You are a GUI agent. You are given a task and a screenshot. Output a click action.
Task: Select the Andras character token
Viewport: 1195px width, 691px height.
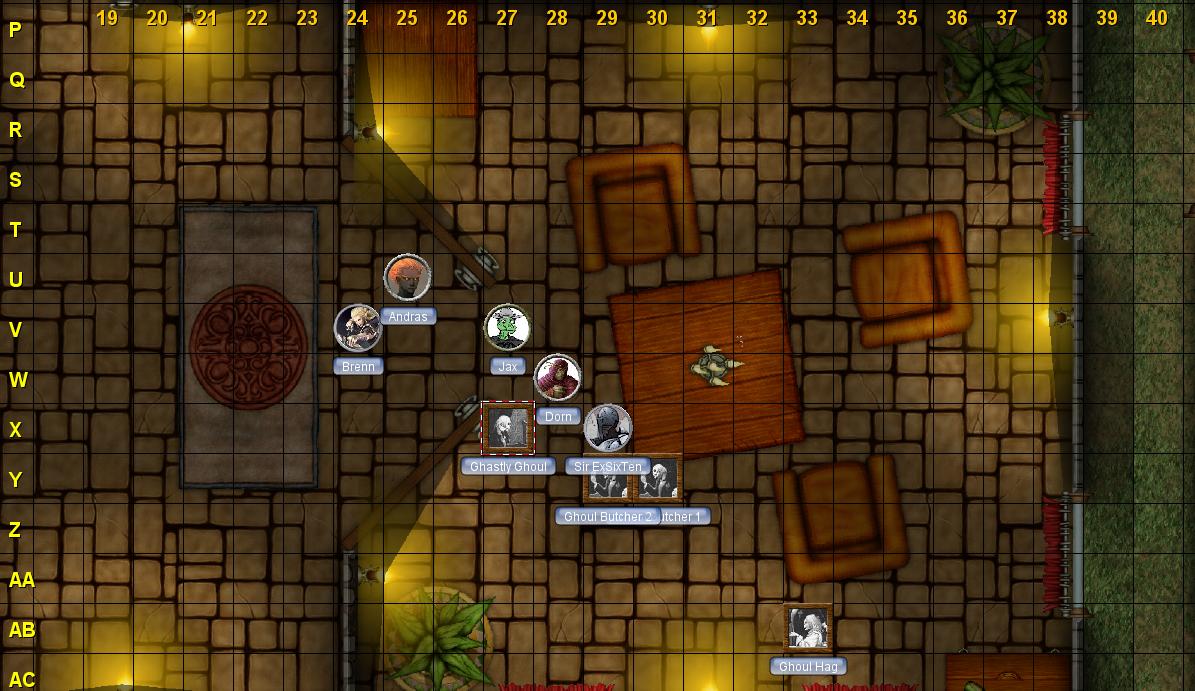(x=407, y=278)
